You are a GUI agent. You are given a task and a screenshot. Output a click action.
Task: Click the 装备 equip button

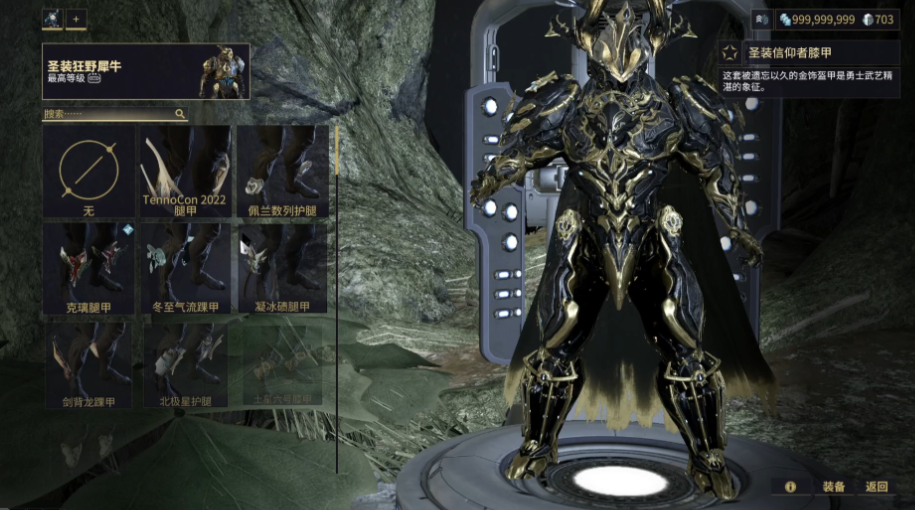[x=834, y=487]
